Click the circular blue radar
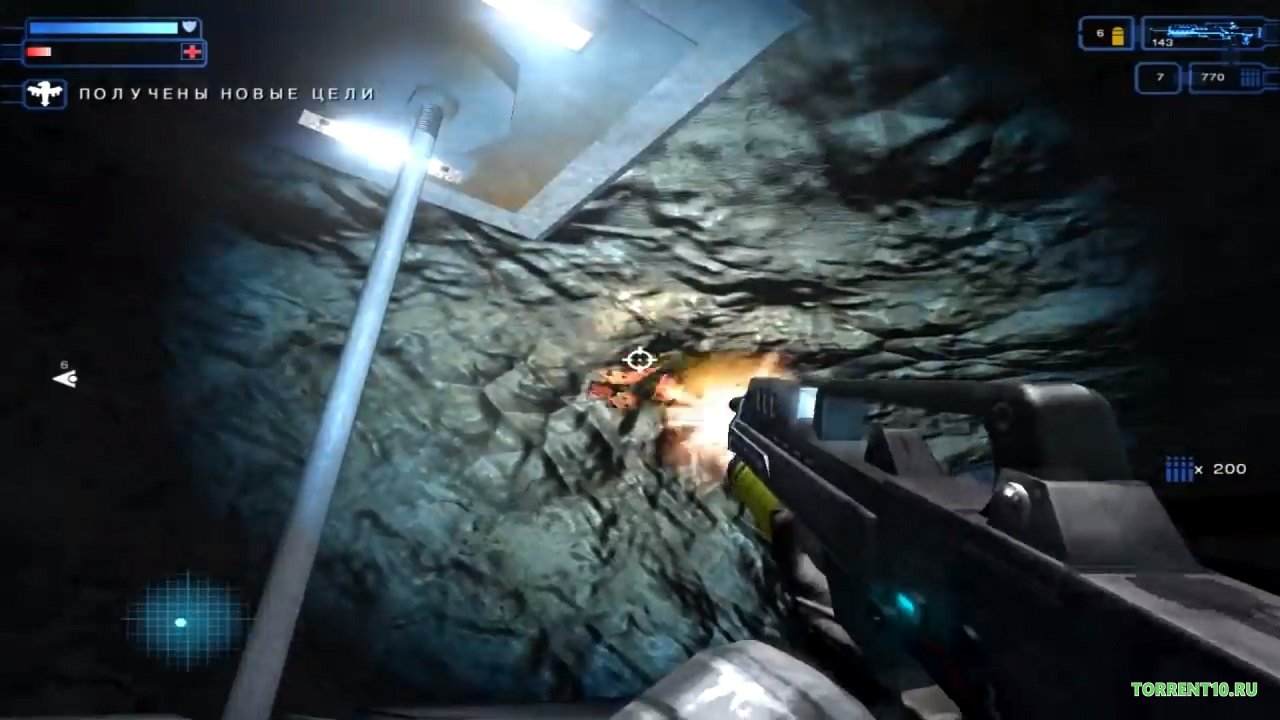The image size is (1280, 720). click(x=184, y=621)
